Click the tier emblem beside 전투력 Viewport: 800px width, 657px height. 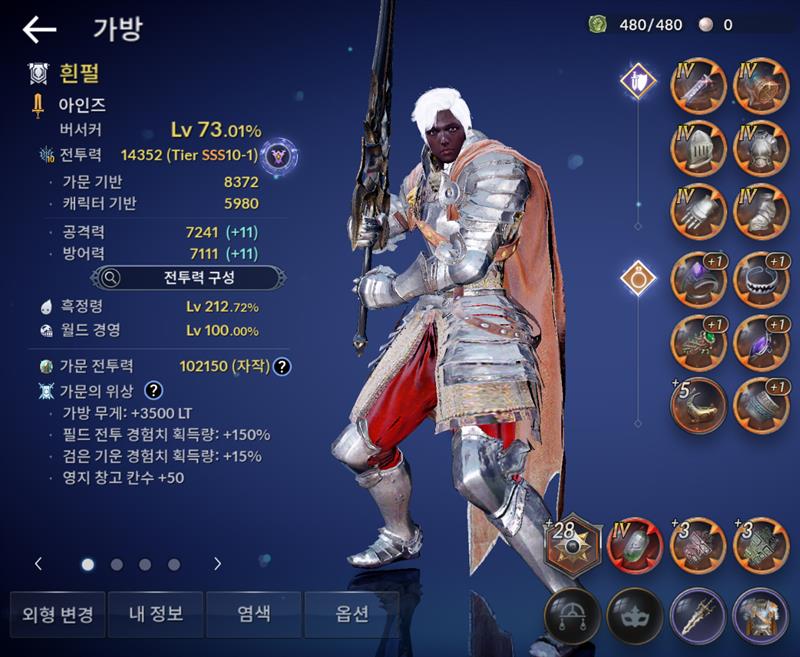(282, 155)
